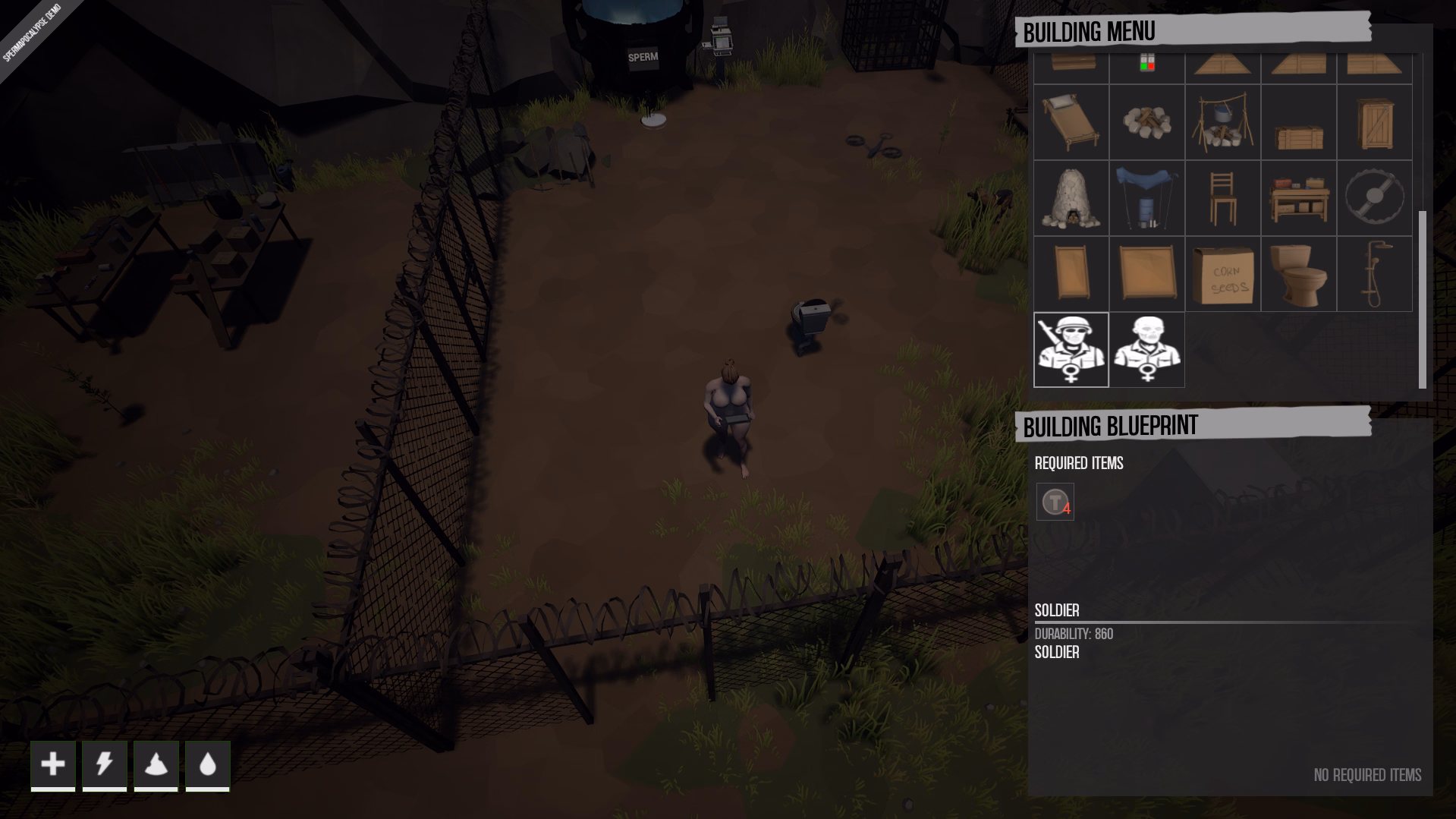The height and width of the screenshot is (819, 1456).
Task: Choose the cooking pot over campfire
Action: pyautogui.click(x=1222, y=122)
